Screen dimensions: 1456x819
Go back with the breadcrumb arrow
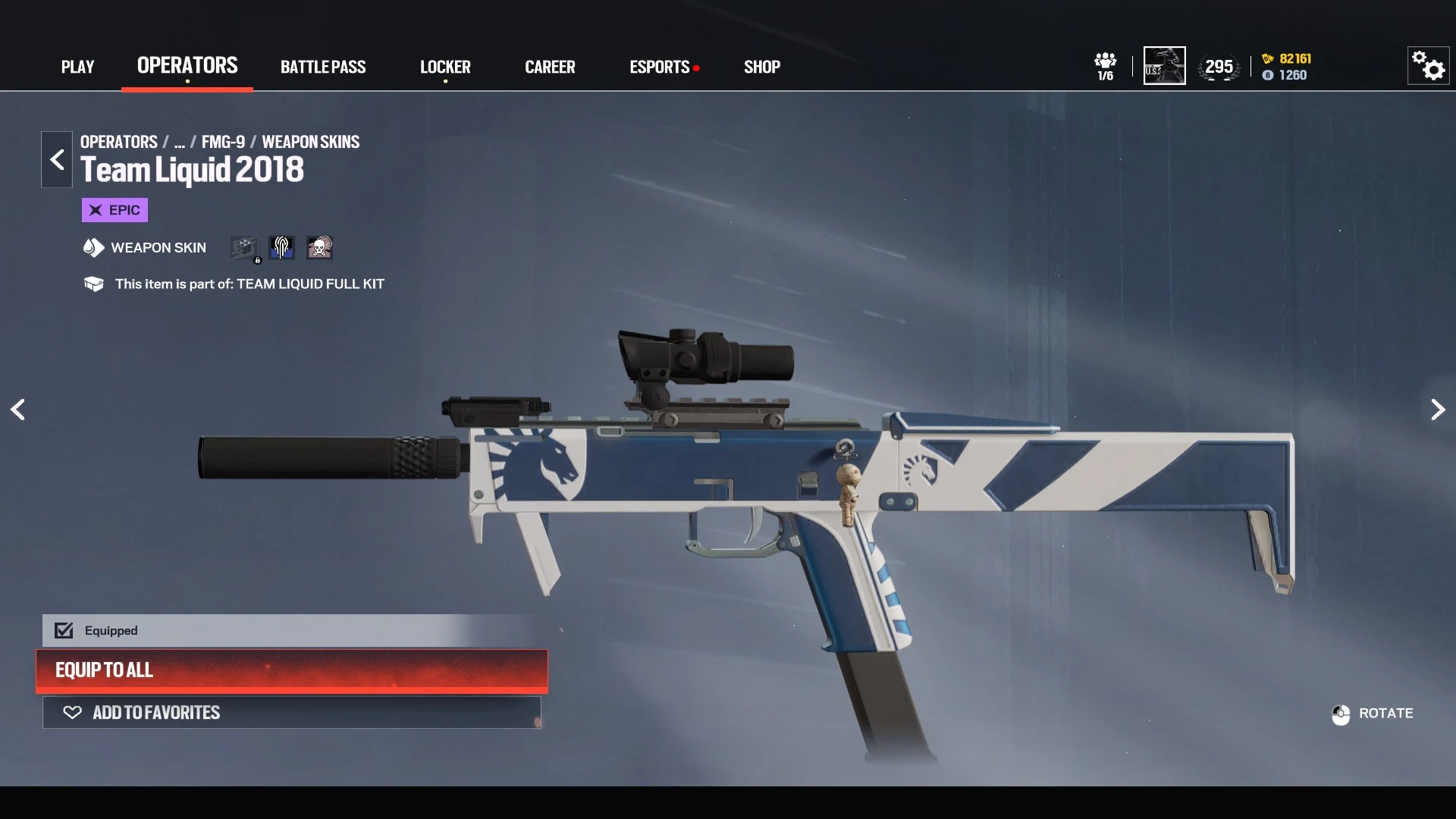click(57, 159)
